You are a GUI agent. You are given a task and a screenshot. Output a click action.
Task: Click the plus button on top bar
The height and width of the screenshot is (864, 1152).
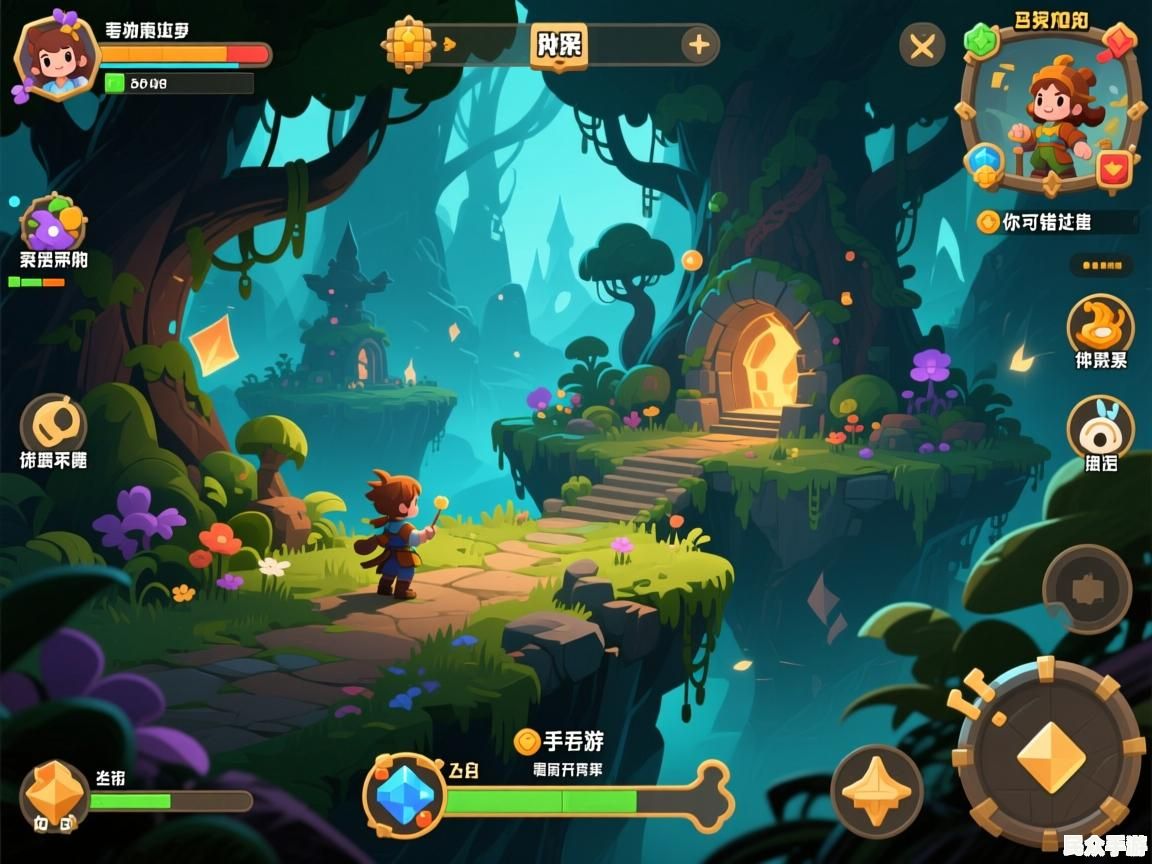pos(698,45)
